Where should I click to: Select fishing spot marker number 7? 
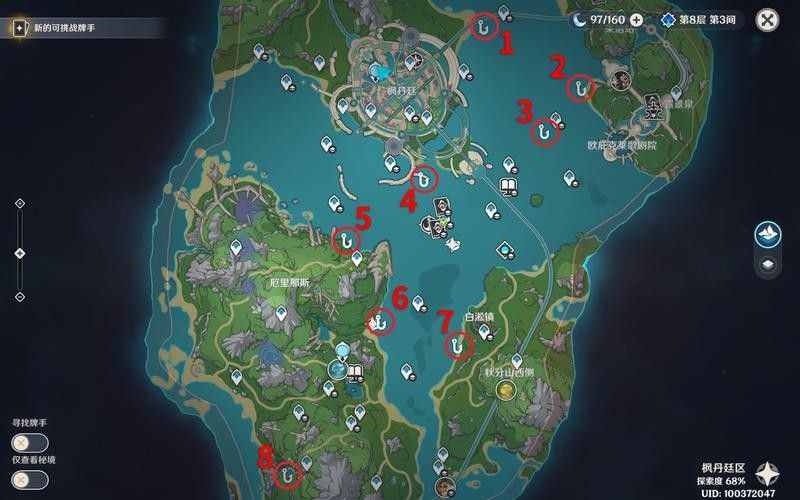click(458, 346)
